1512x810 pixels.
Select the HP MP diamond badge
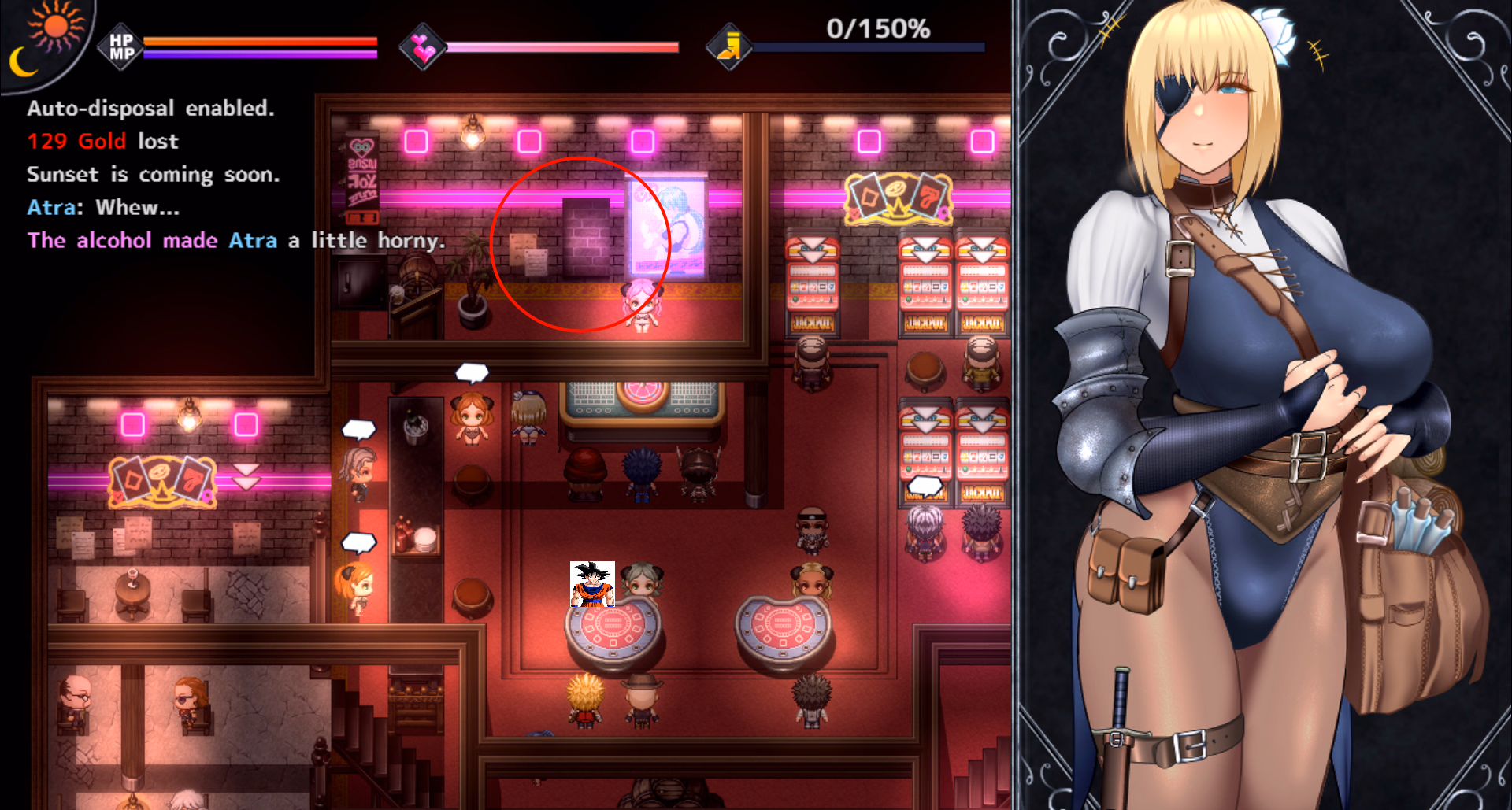[x=120, y=47]
